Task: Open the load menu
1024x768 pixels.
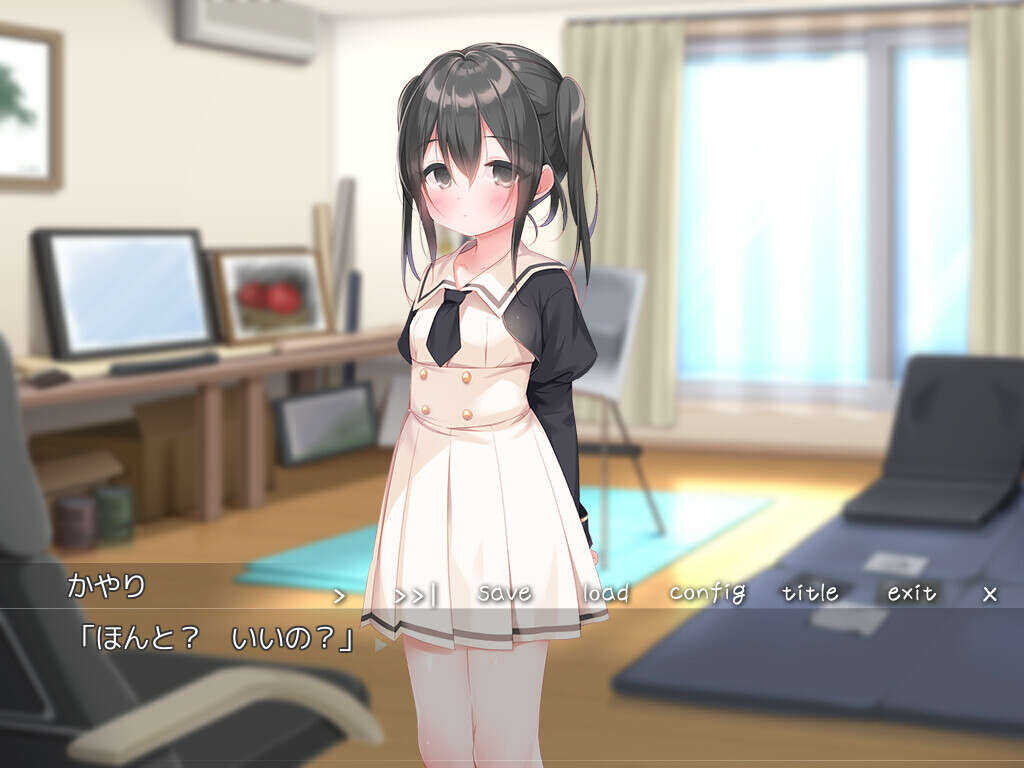Action: pyautogui.click(x=606, y=593)
